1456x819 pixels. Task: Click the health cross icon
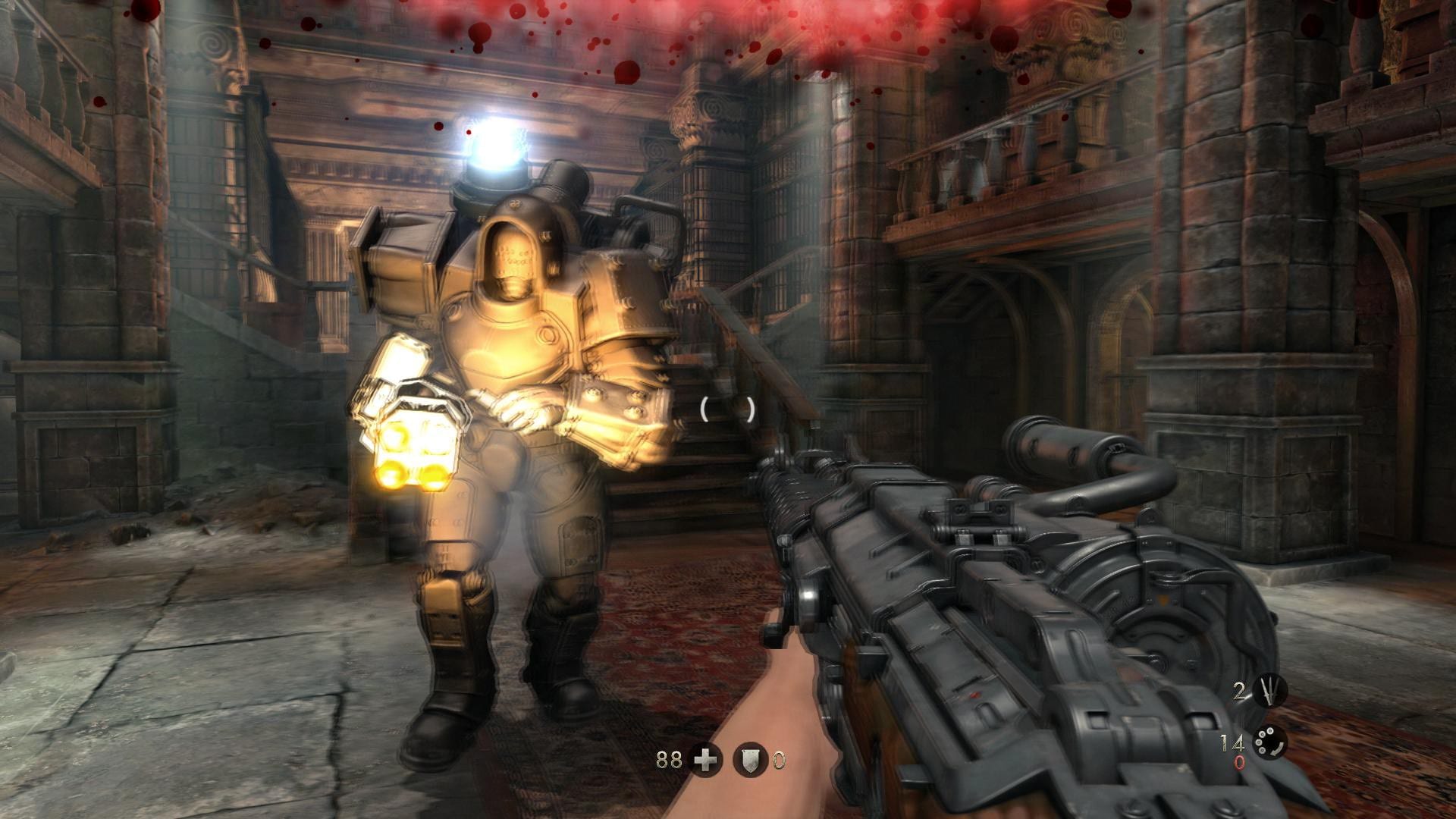[x=705, y=759]
